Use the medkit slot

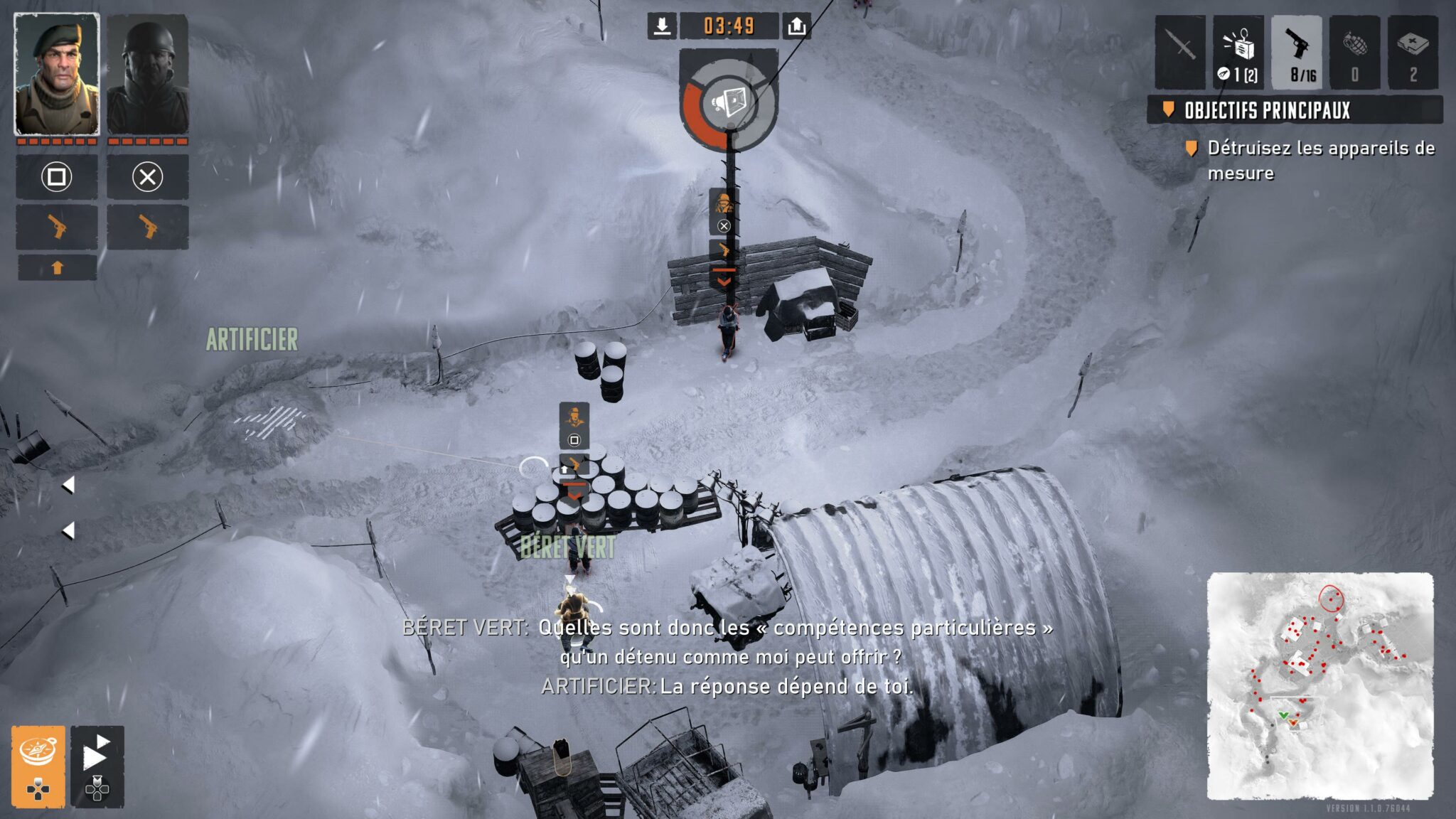pyautogui.click(x=1413, y=52)
